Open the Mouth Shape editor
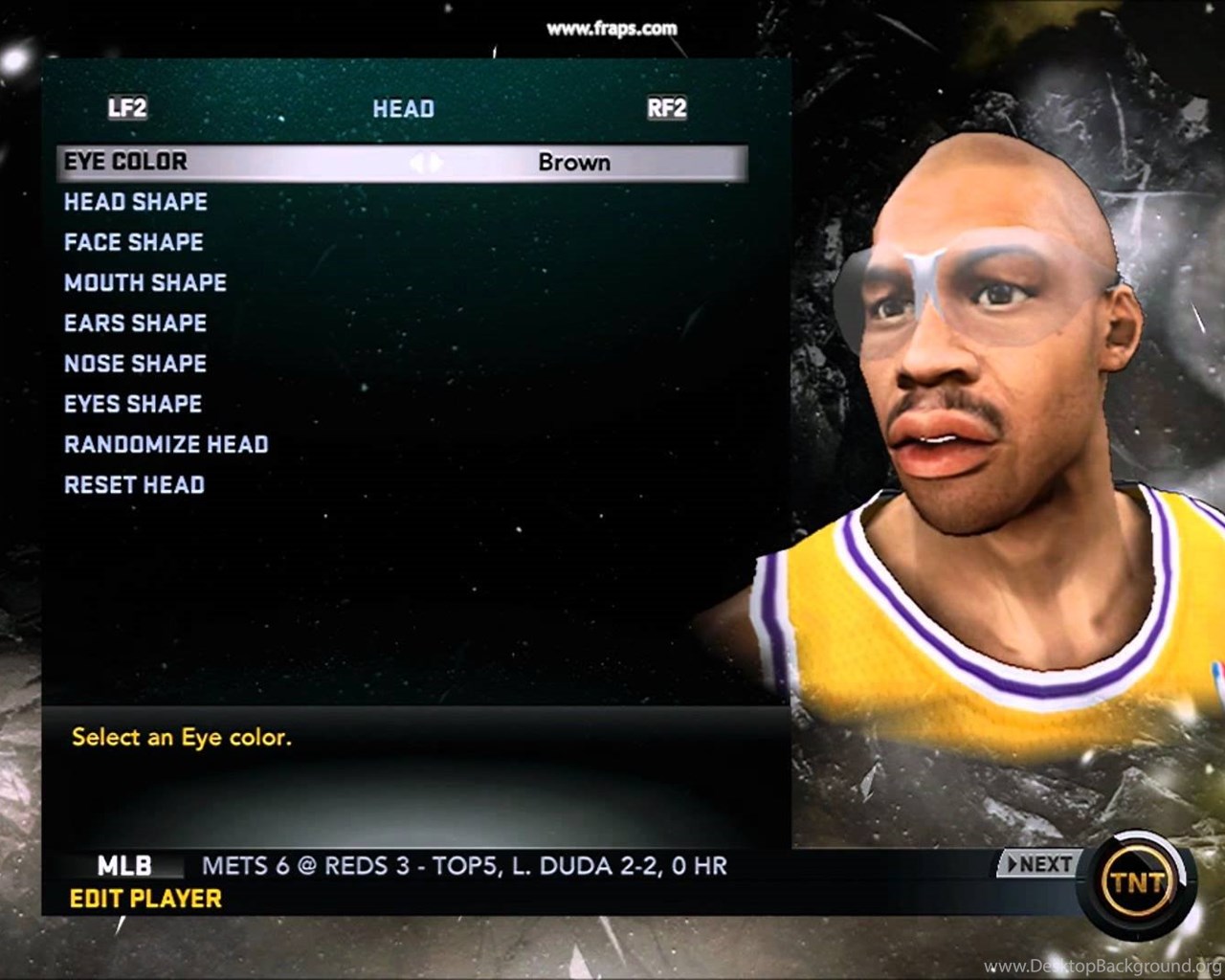This screenshot has width=1225, height=980. click(x=145, y=282)
